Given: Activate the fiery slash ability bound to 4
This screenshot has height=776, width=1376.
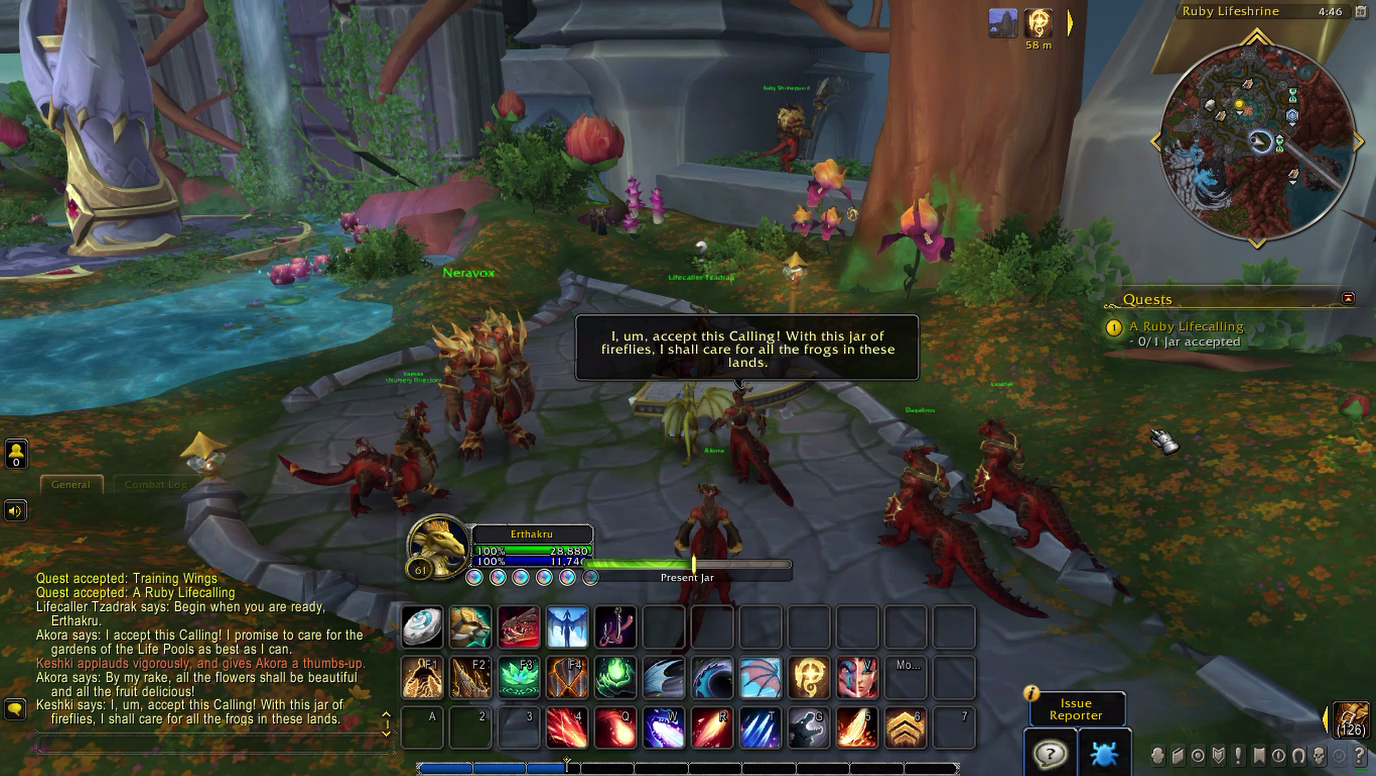Looking at the screenshot, I should point(566,727).
